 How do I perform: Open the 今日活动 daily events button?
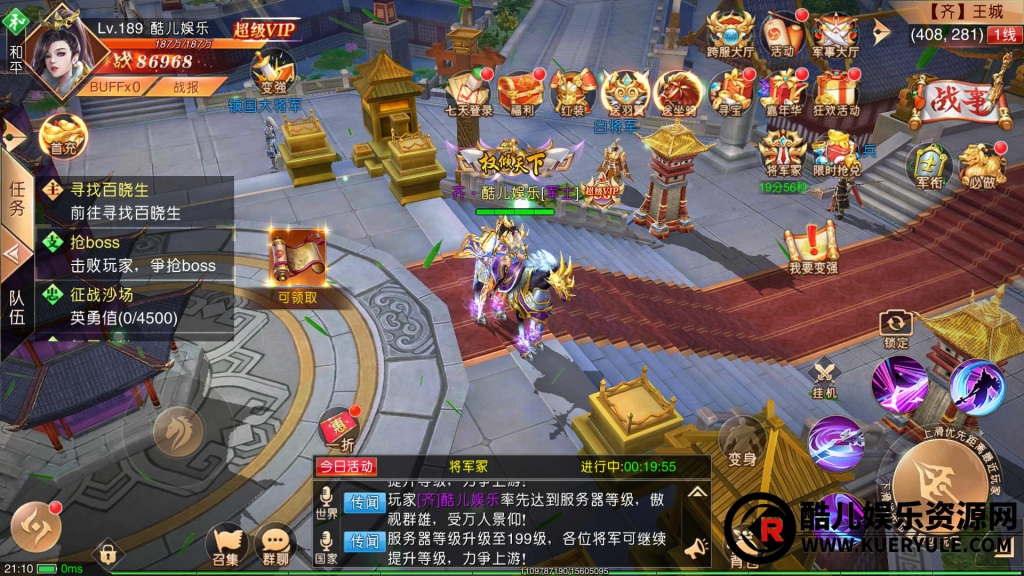coord(345,467)
